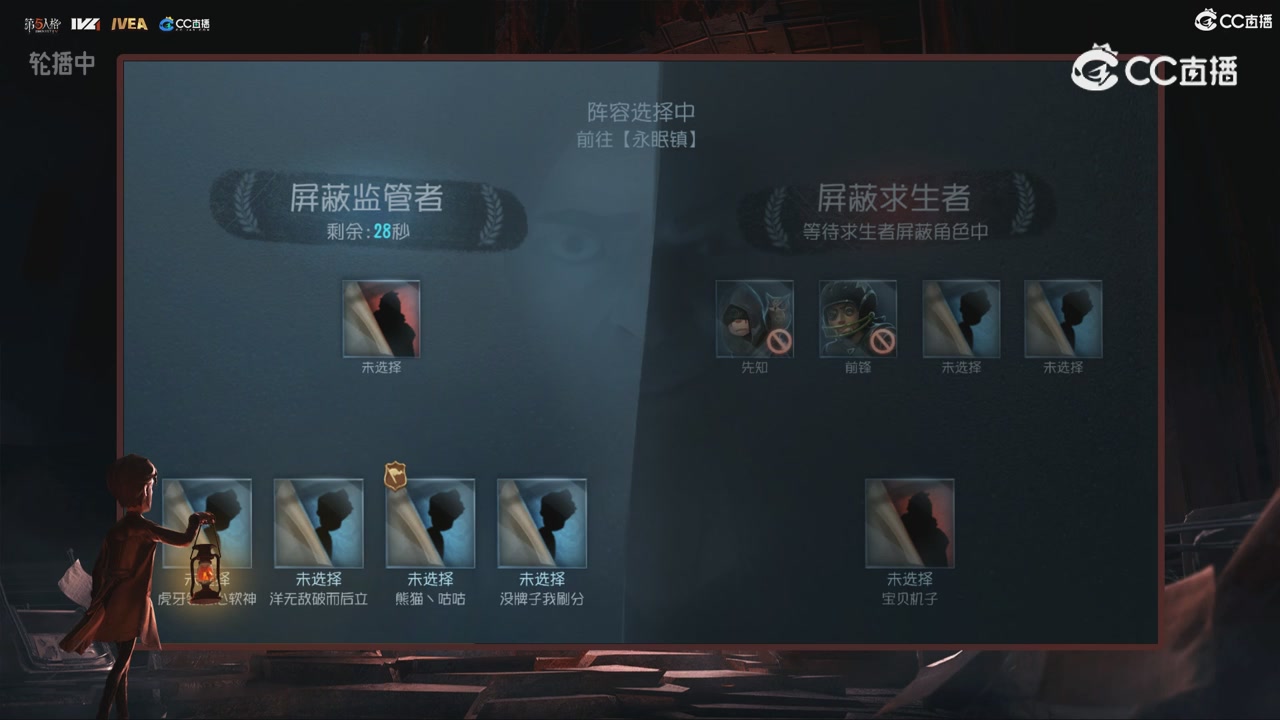The width and height of the screenshot is (1280, 720).
Task: Select 洋无敌破而后立's 未选择 slot
Action: point(319,523)
